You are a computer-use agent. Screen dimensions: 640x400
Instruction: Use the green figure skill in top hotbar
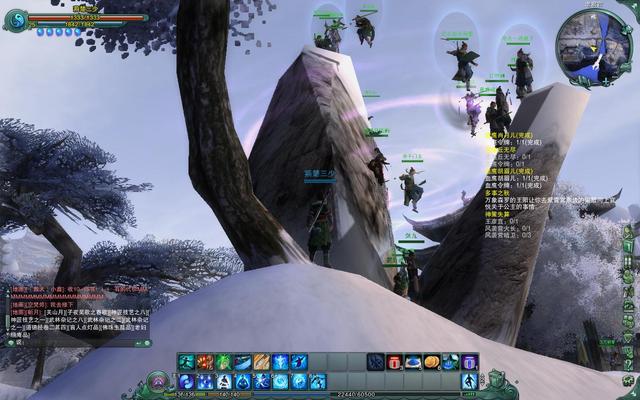pos(224,362)
